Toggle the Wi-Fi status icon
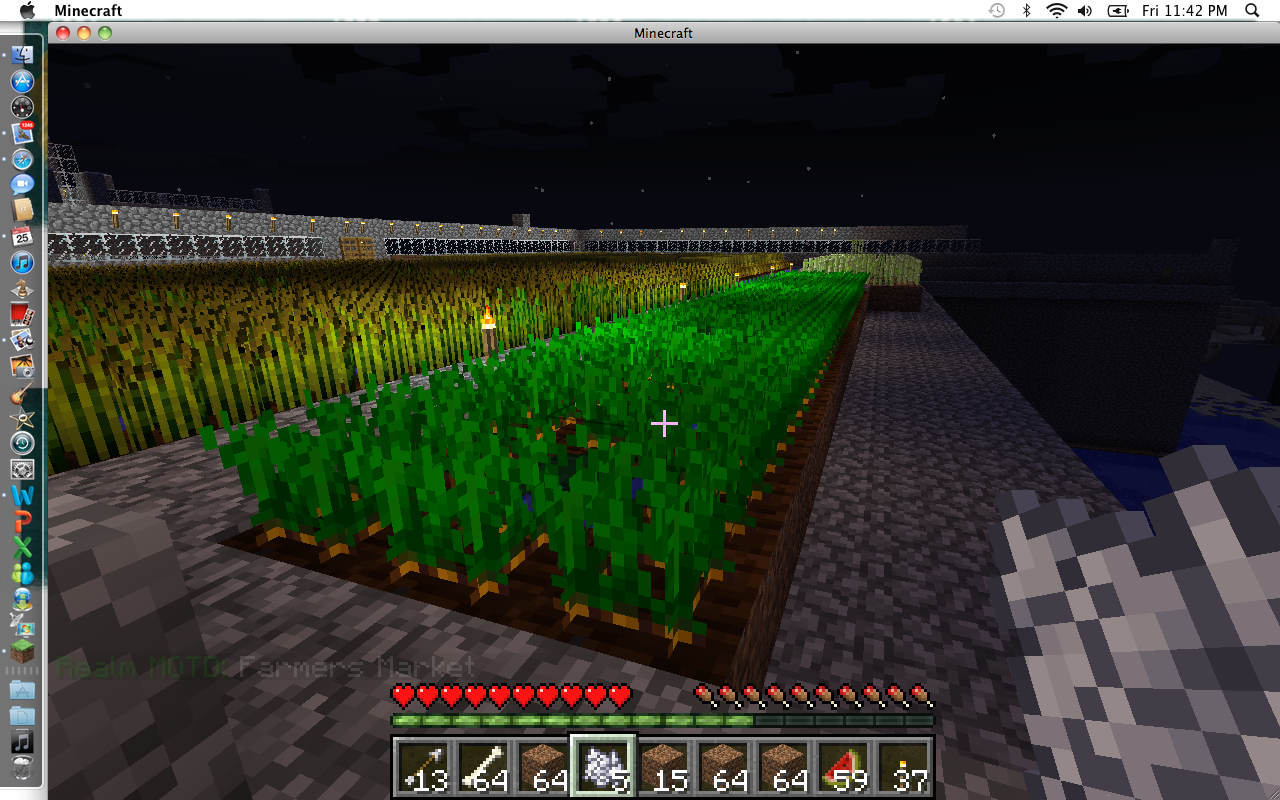 point(1055,11)
